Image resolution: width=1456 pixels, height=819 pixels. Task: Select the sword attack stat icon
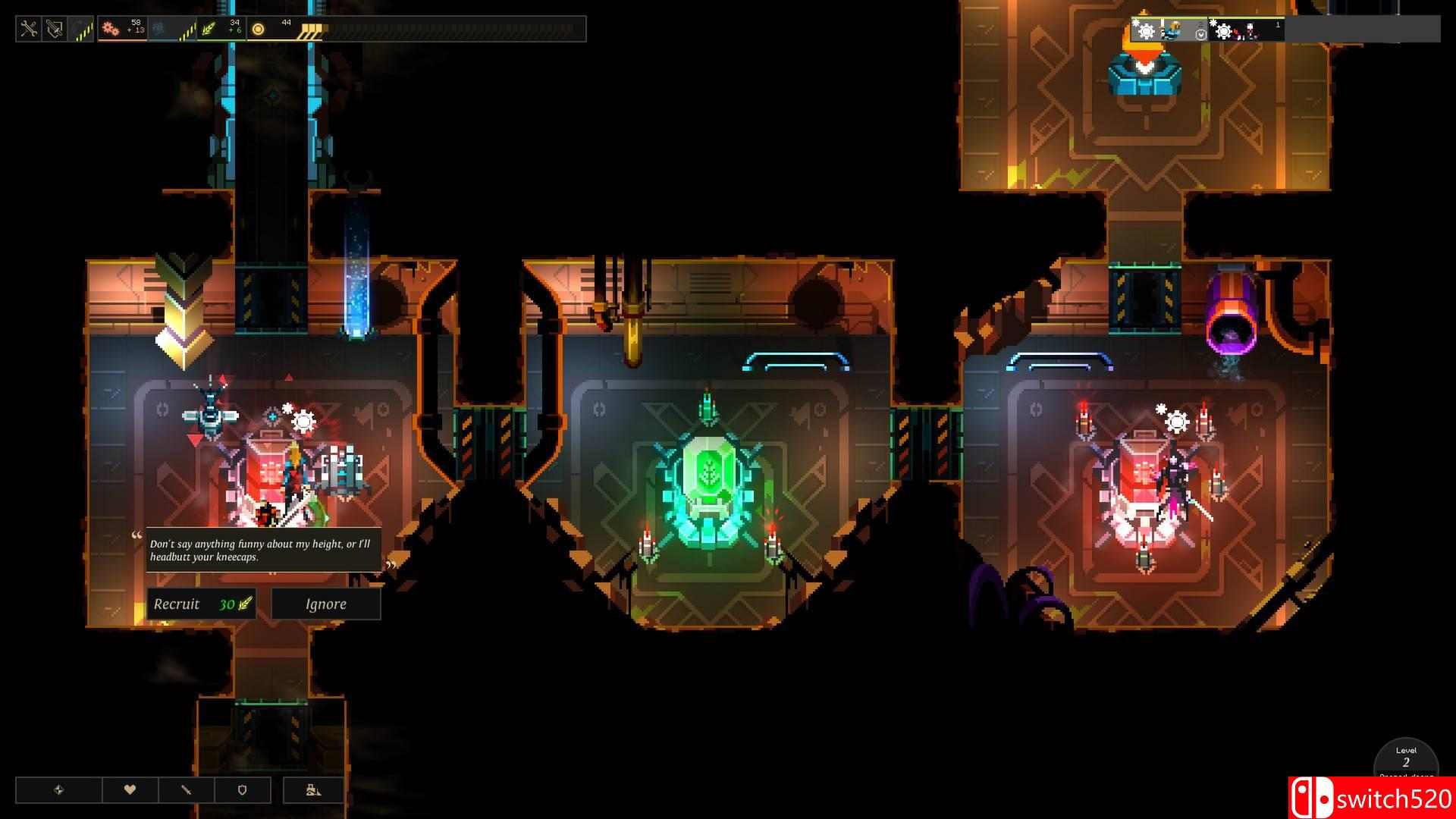(x=187, y=789)
